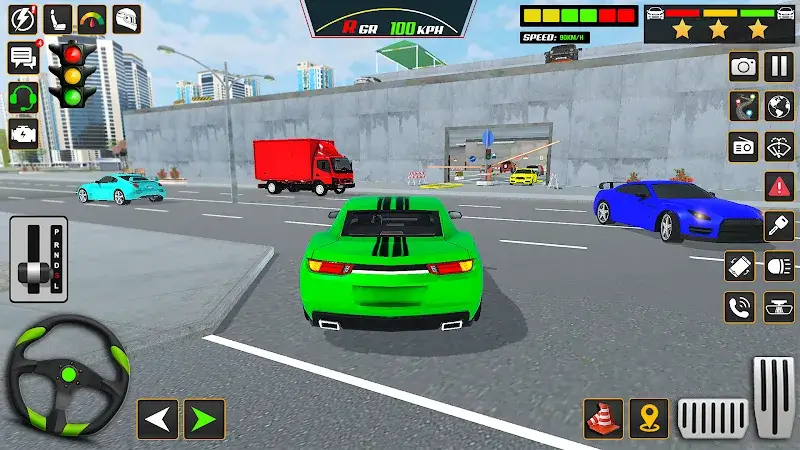Activate the green right turn arrow
This screenshot has width=800, height=450.
tap(204, 419)
